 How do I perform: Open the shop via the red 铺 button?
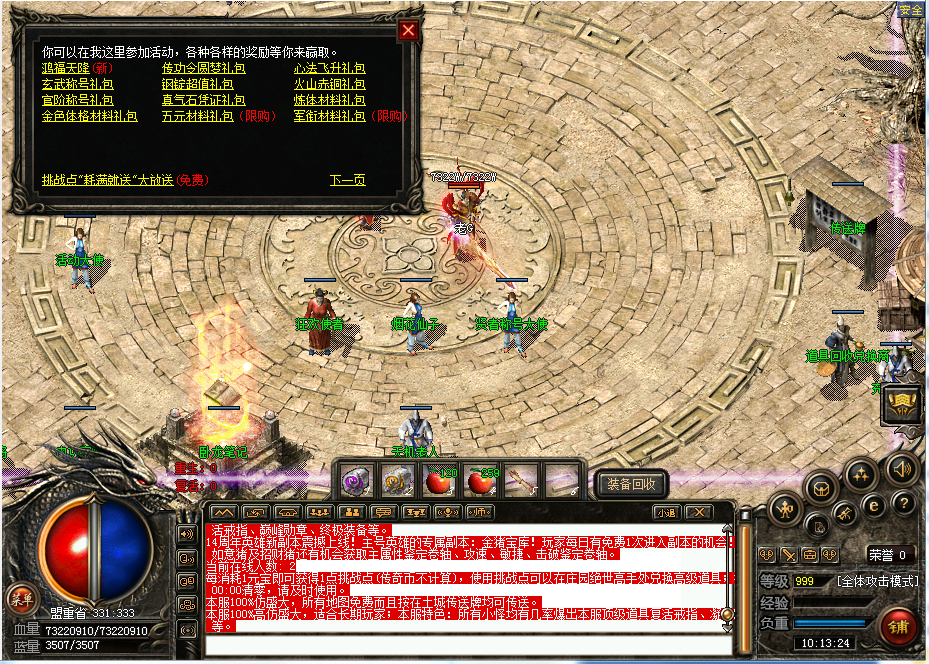[x=897, y=627]
